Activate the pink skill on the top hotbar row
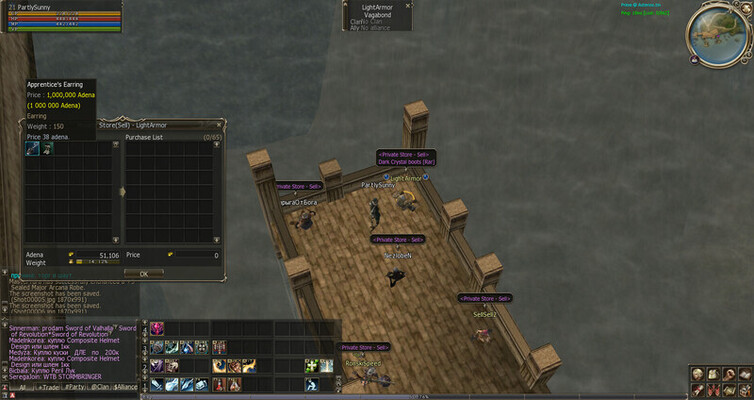This screenshot has width=754, height=400. tap(157, 329)
